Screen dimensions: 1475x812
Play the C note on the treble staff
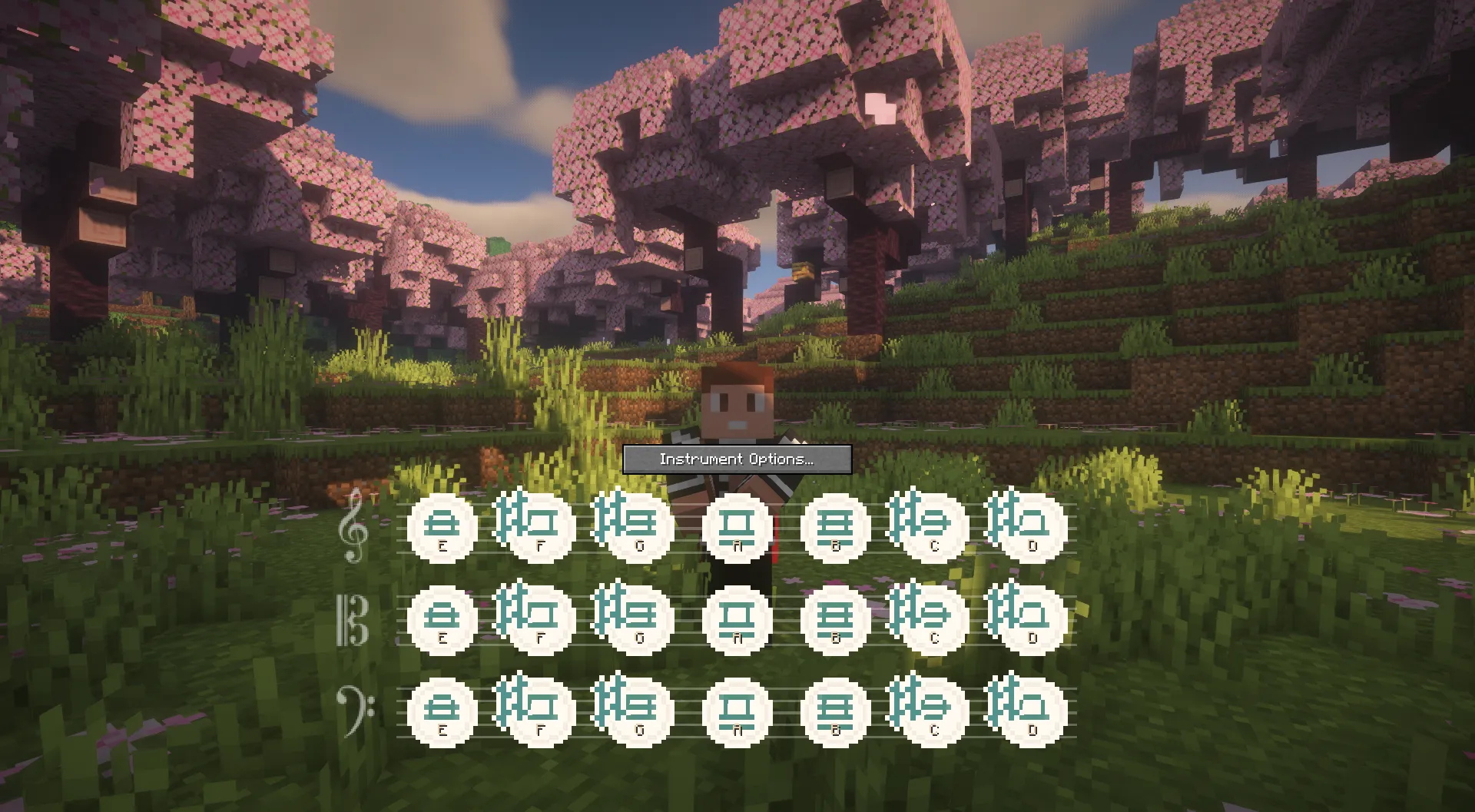933,527
